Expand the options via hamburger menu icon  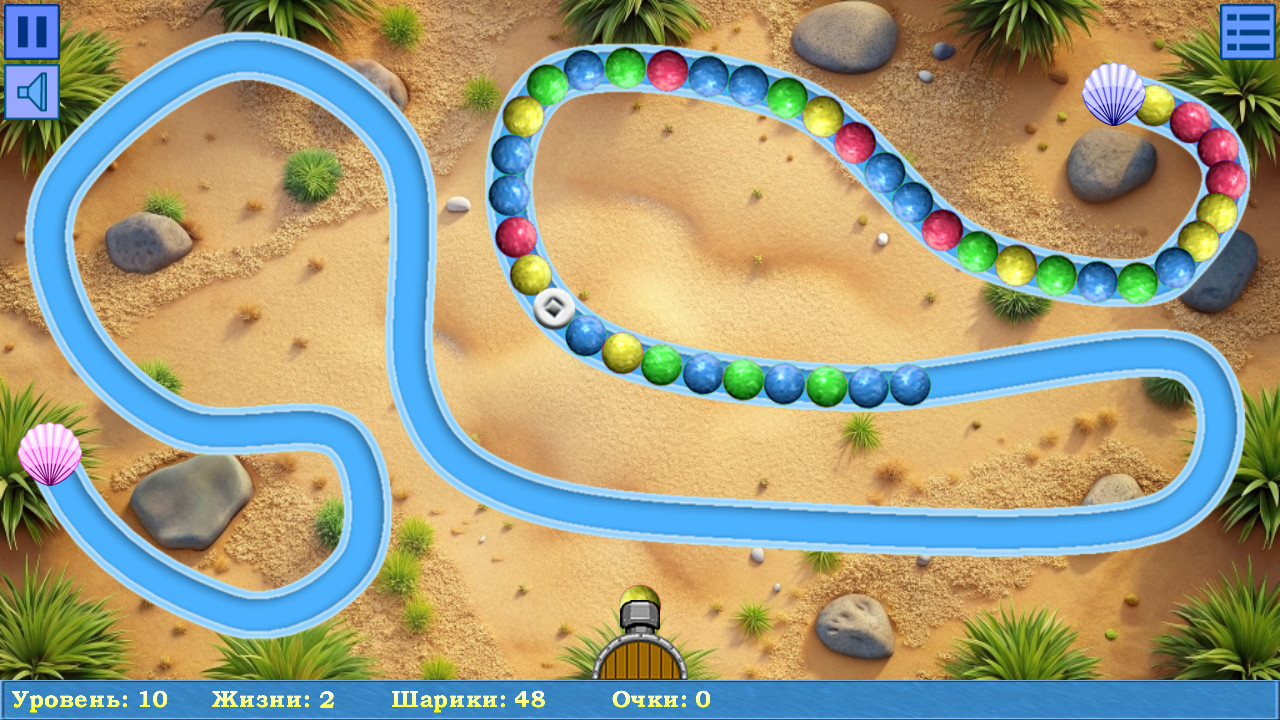1248,31
